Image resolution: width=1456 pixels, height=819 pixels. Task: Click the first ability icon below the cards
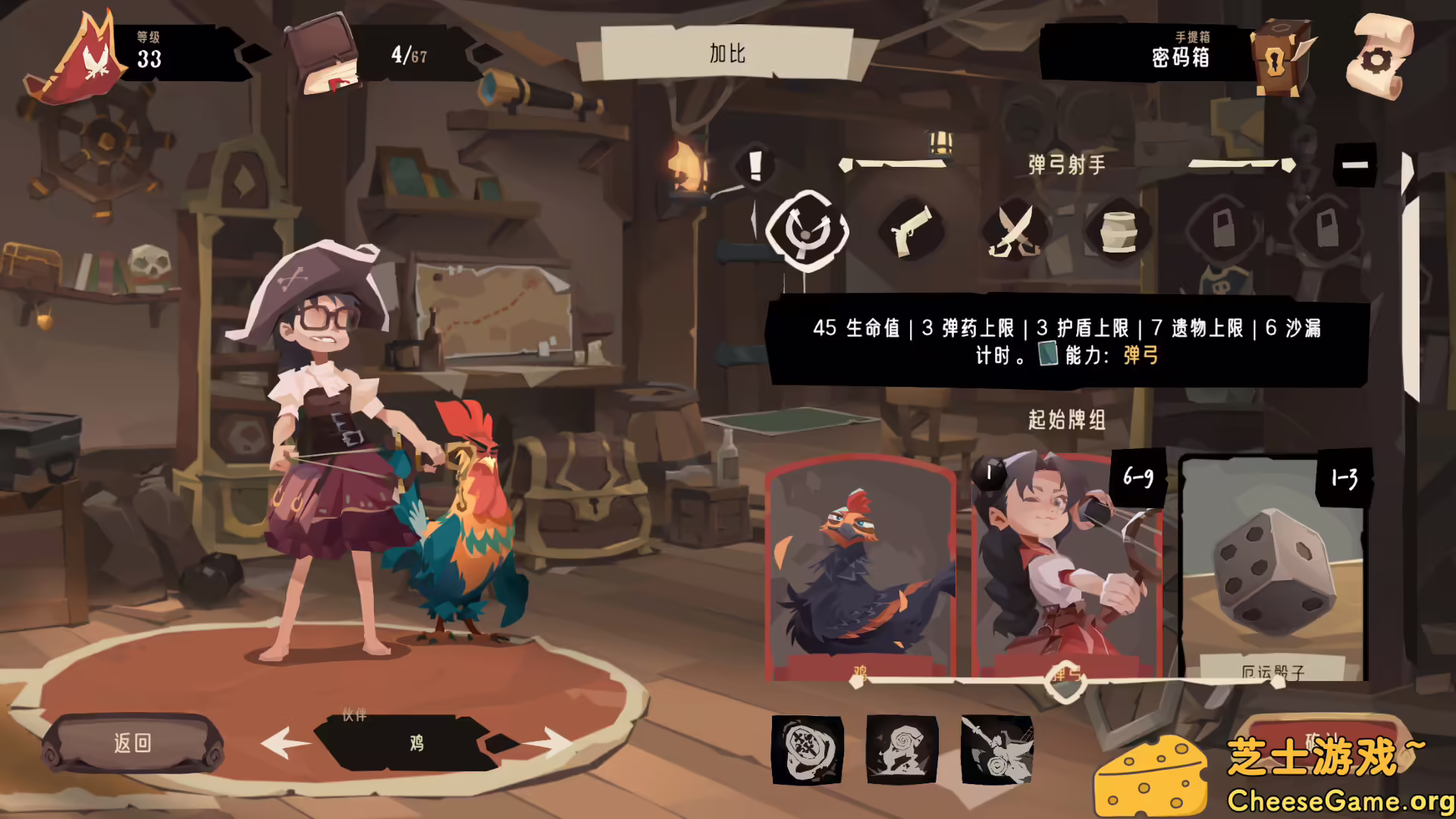[x=806, y=751]
